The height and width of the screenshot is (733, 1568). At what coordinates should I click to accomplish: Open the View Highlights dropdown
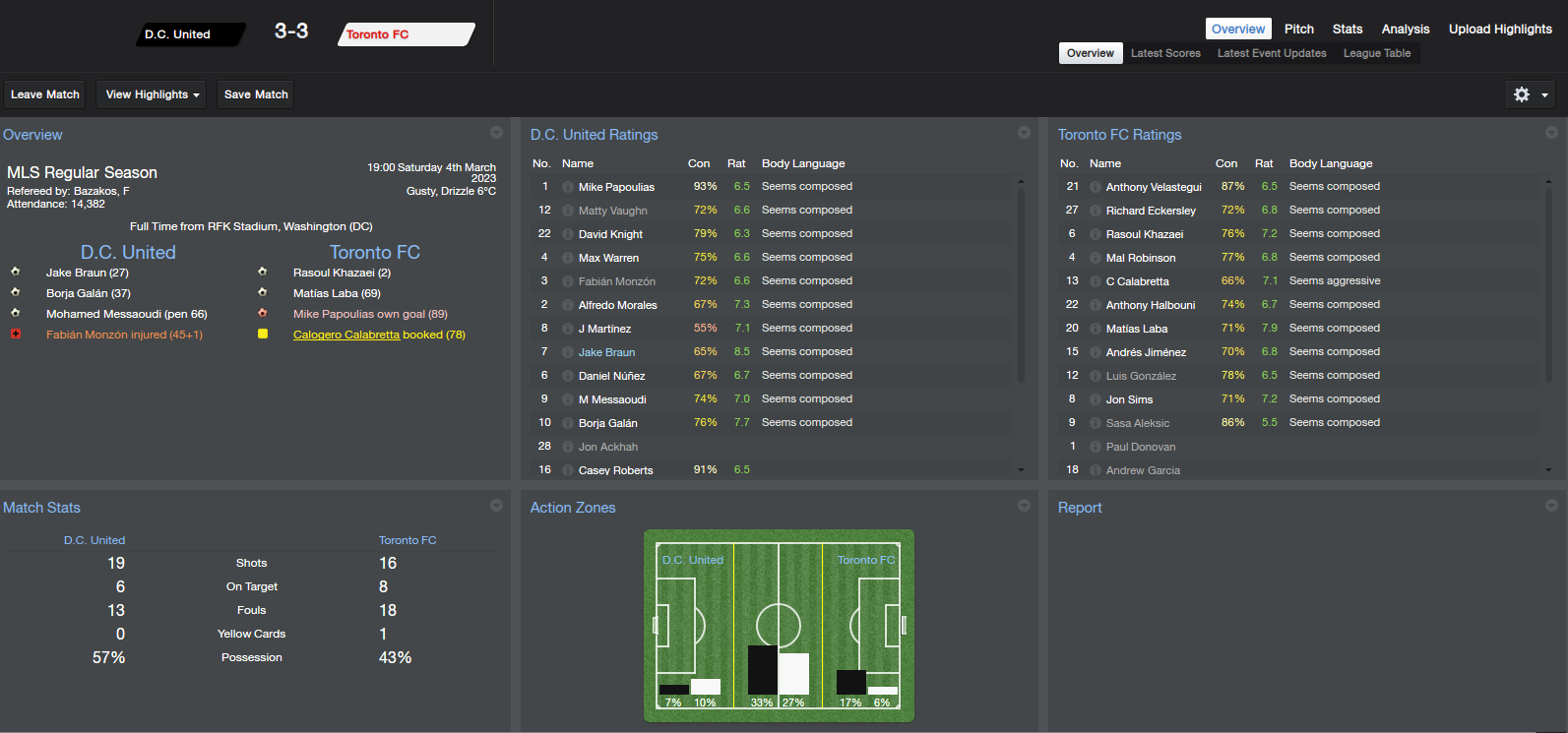coord(153,94)
